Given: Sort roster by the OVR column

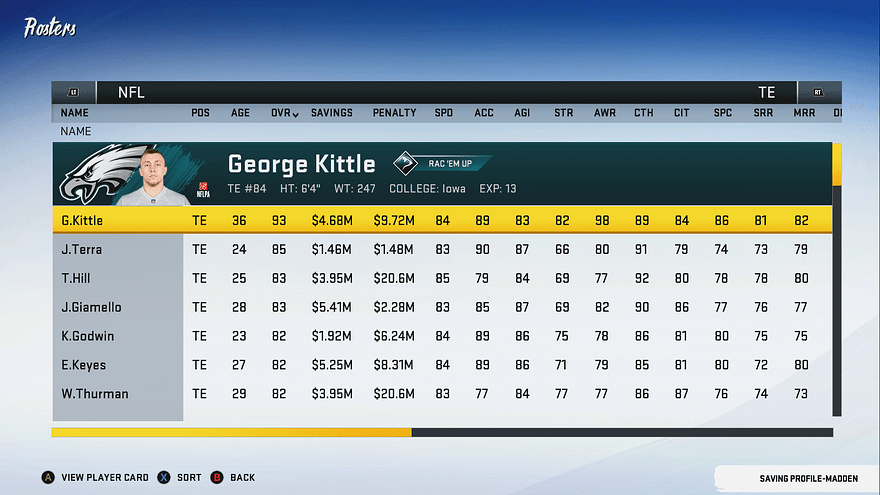Looking at the screenshot, I should click(284, 113).
